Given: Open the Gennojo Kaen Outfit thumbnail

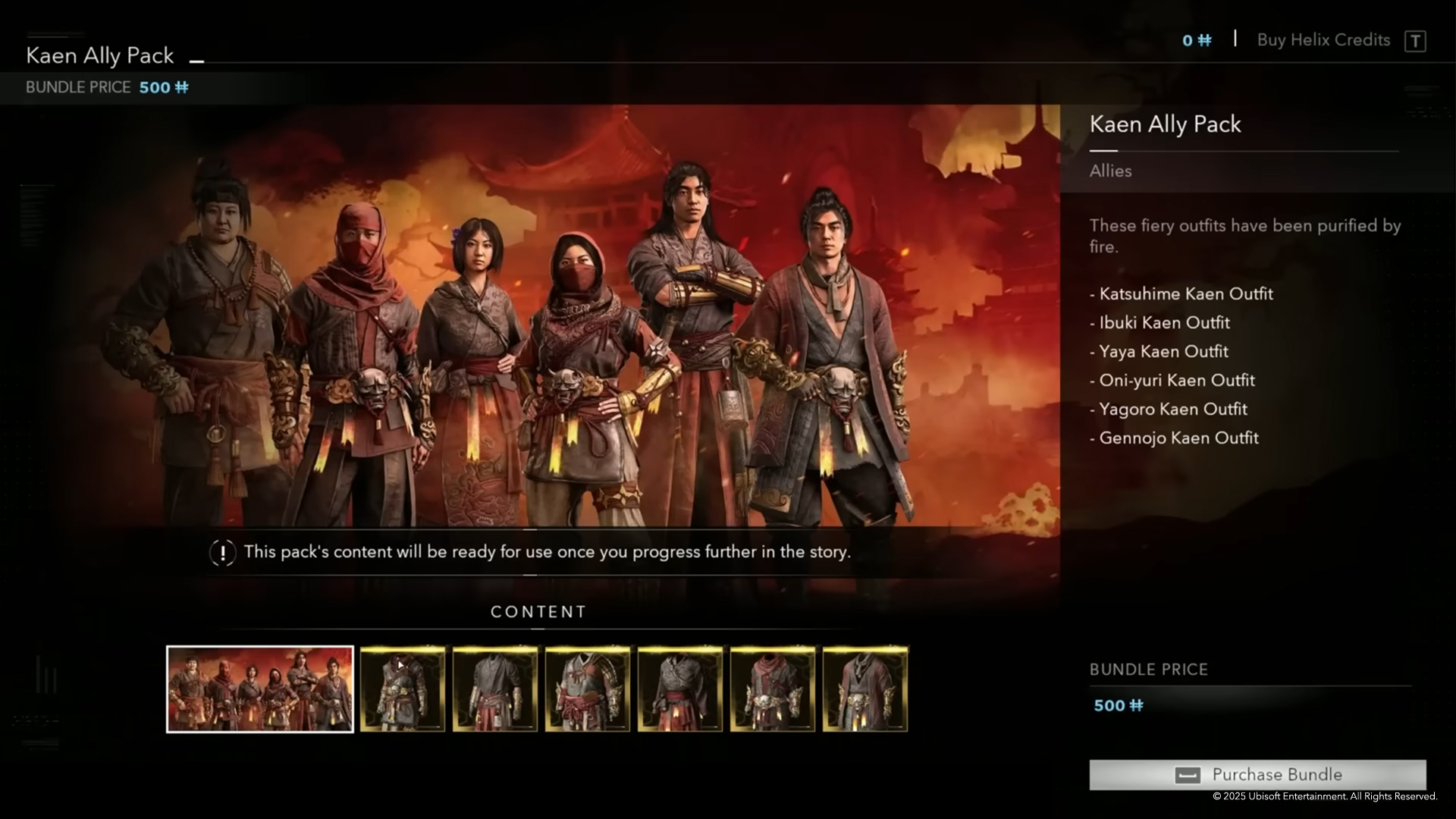Looking at the screenshot, I should click(x=865, y=689).
